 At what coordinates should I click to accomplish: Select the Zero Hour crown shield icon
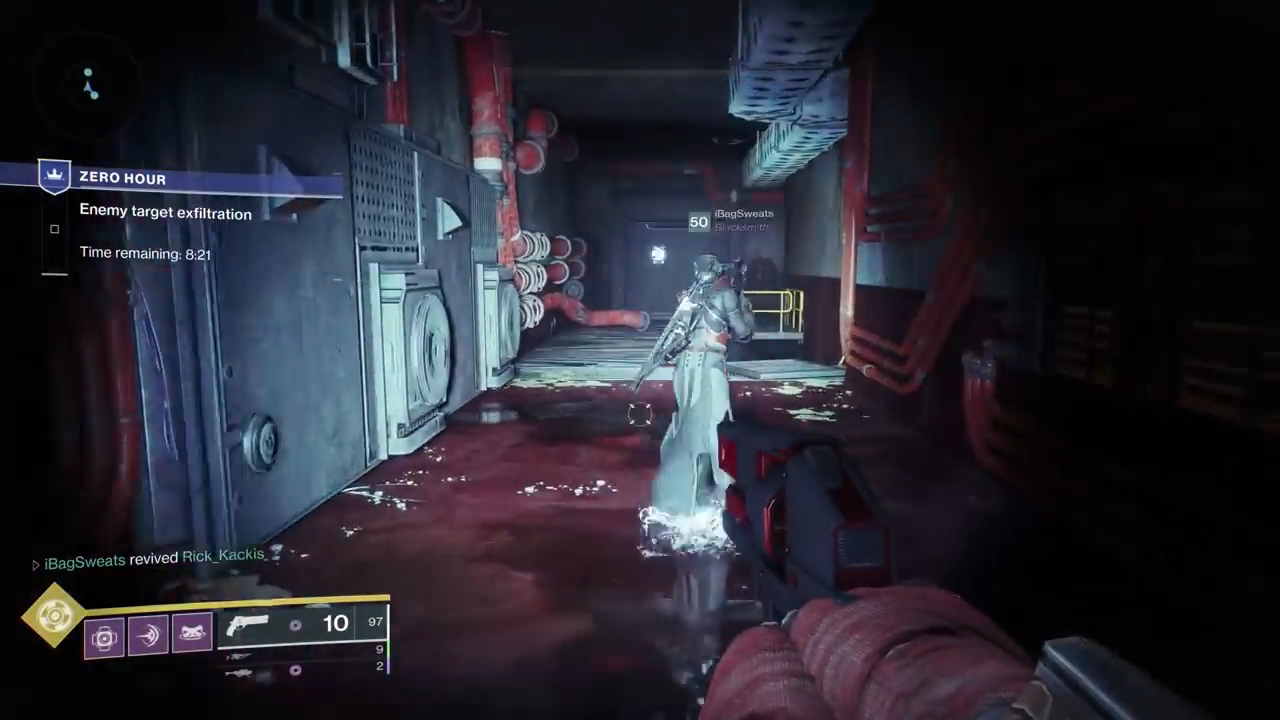54,177
